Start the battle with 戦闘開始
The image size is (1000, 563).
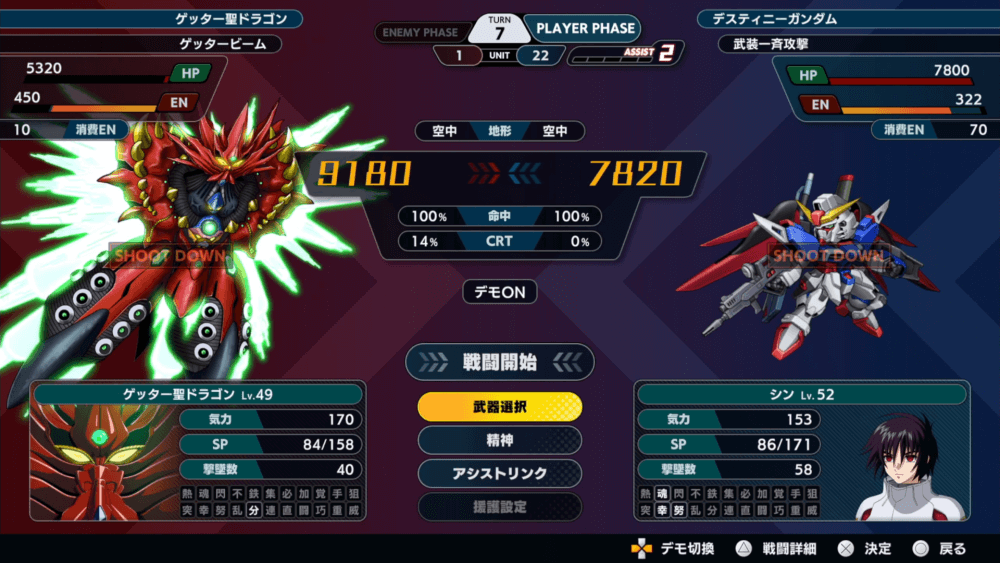(x=499, y=362)
